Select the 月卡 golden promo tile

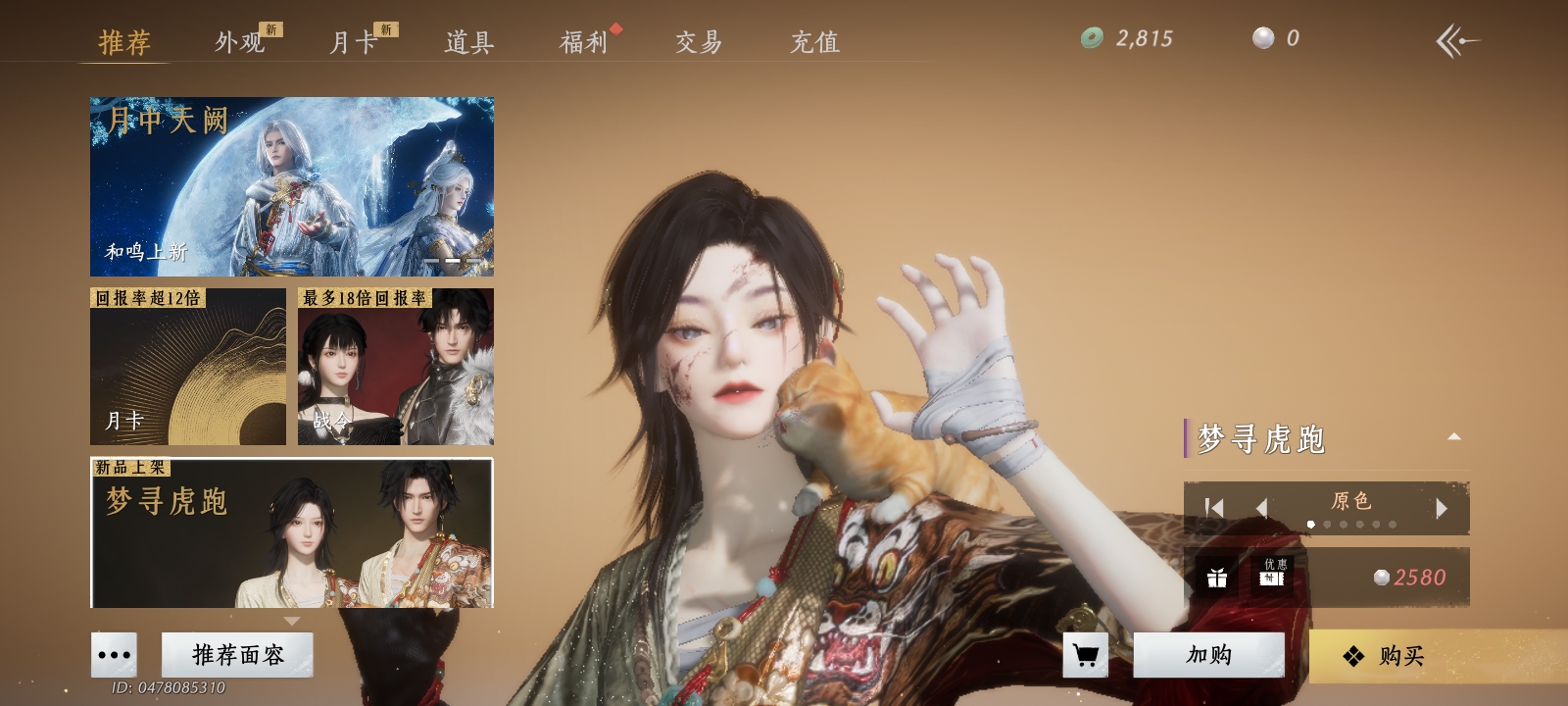click(188, 367)
